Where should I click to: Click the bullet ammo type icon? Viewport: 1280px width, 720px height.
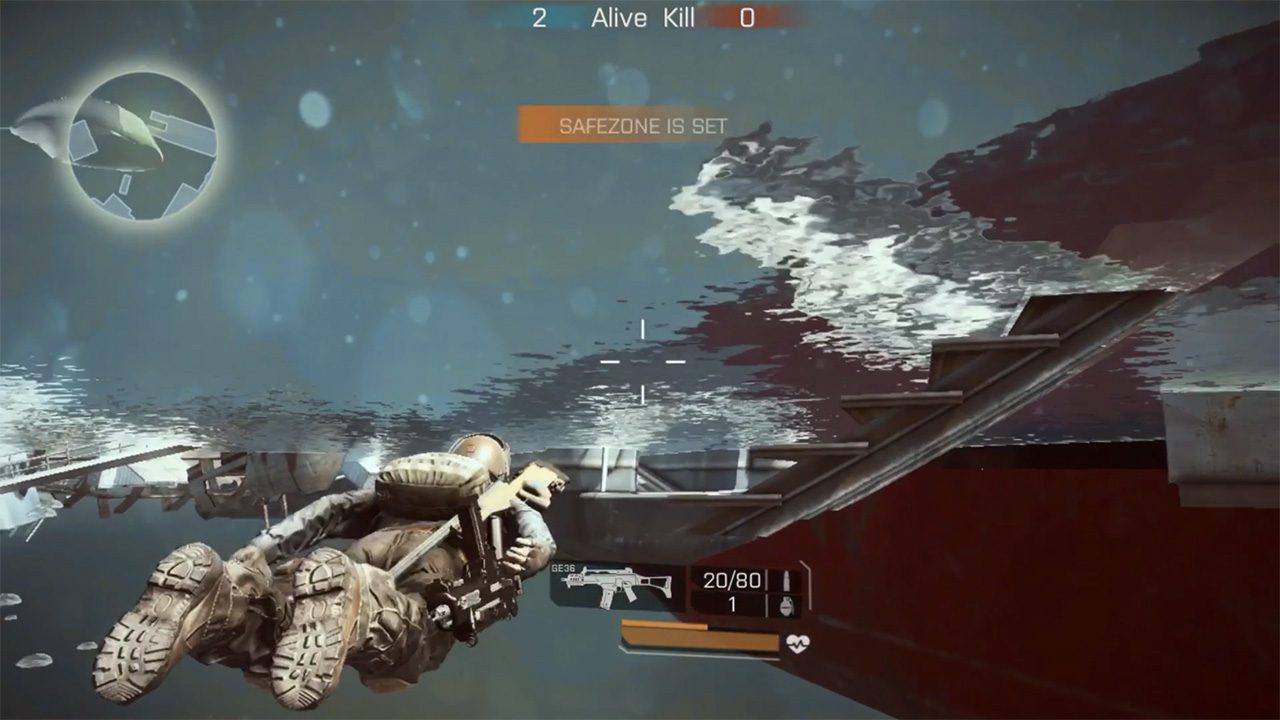(787, 580)
